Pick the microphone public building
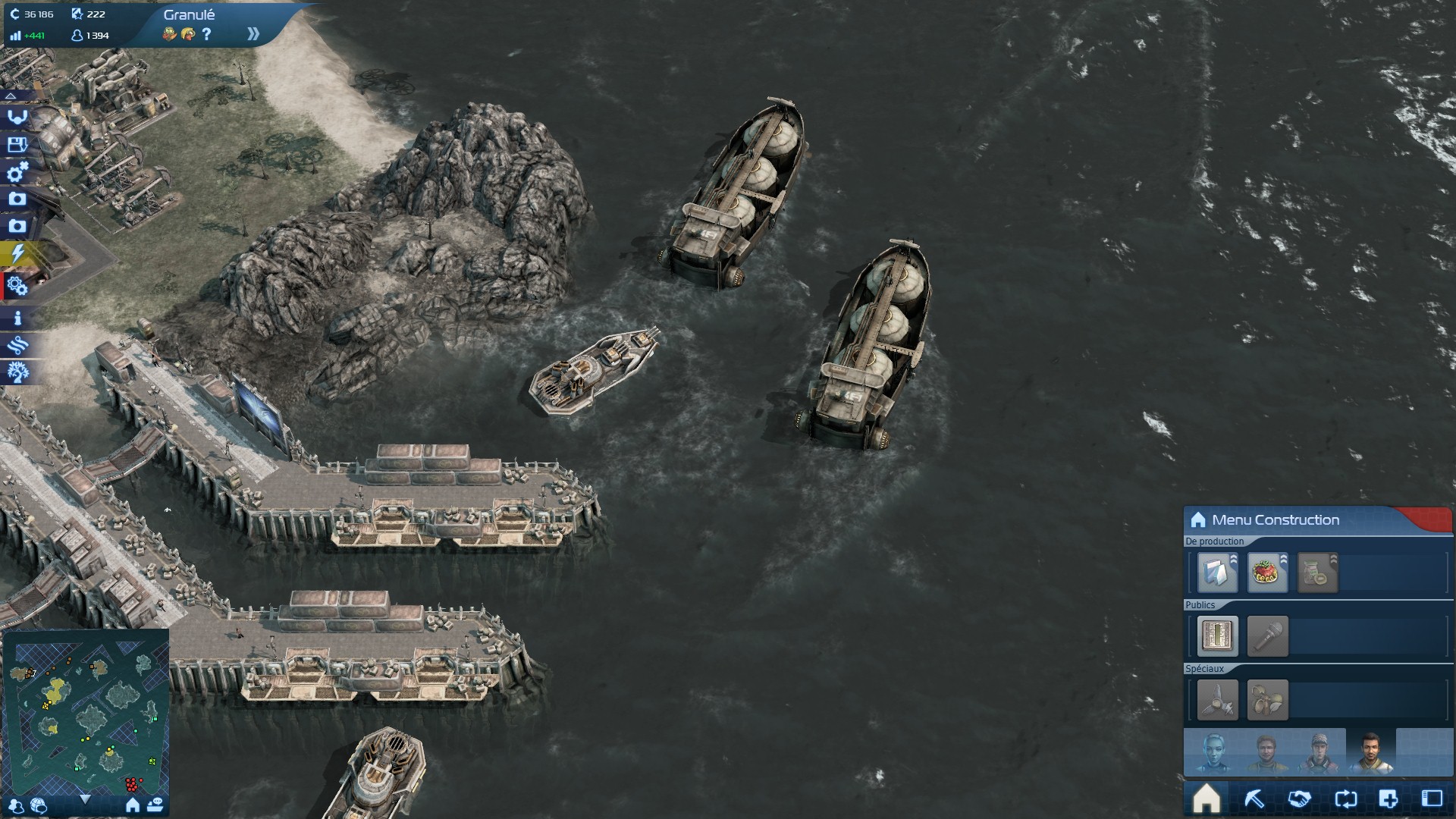Viewport: 1456px width, 819px height. (1267, 635)
